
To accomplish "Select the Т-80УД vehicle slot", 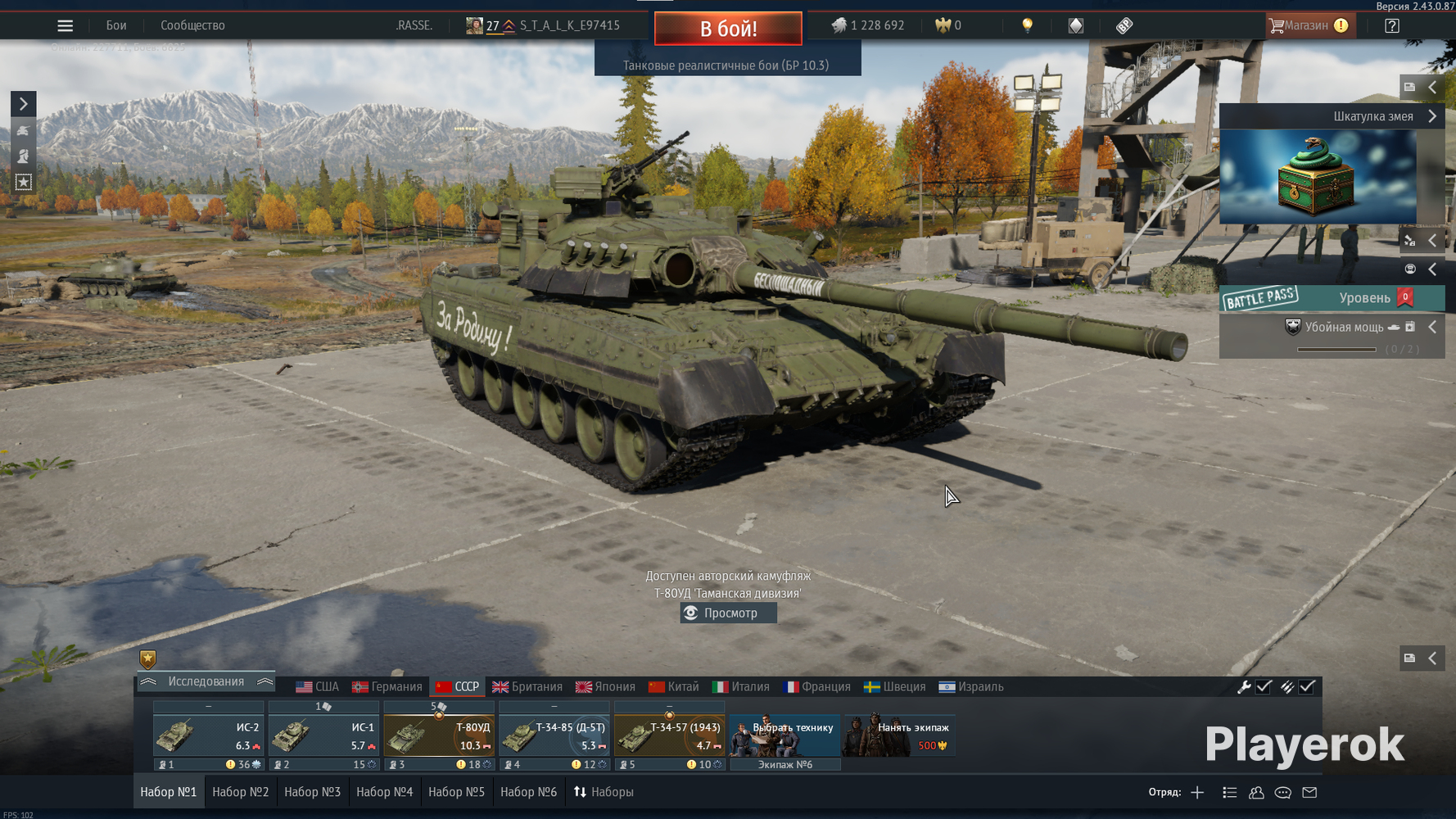I will [x=439, y=735].
